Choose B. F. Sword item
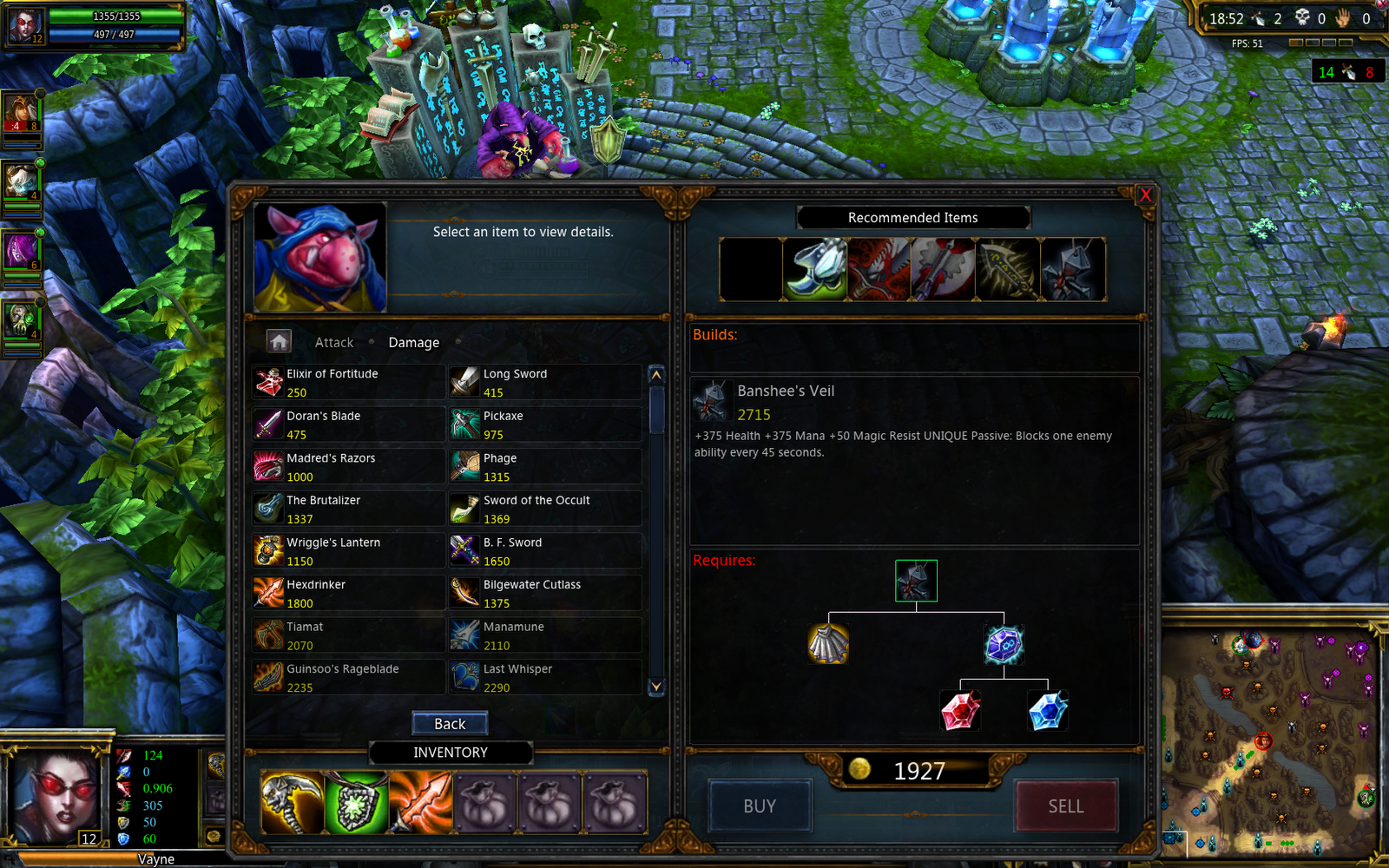 tap(544, 551)
